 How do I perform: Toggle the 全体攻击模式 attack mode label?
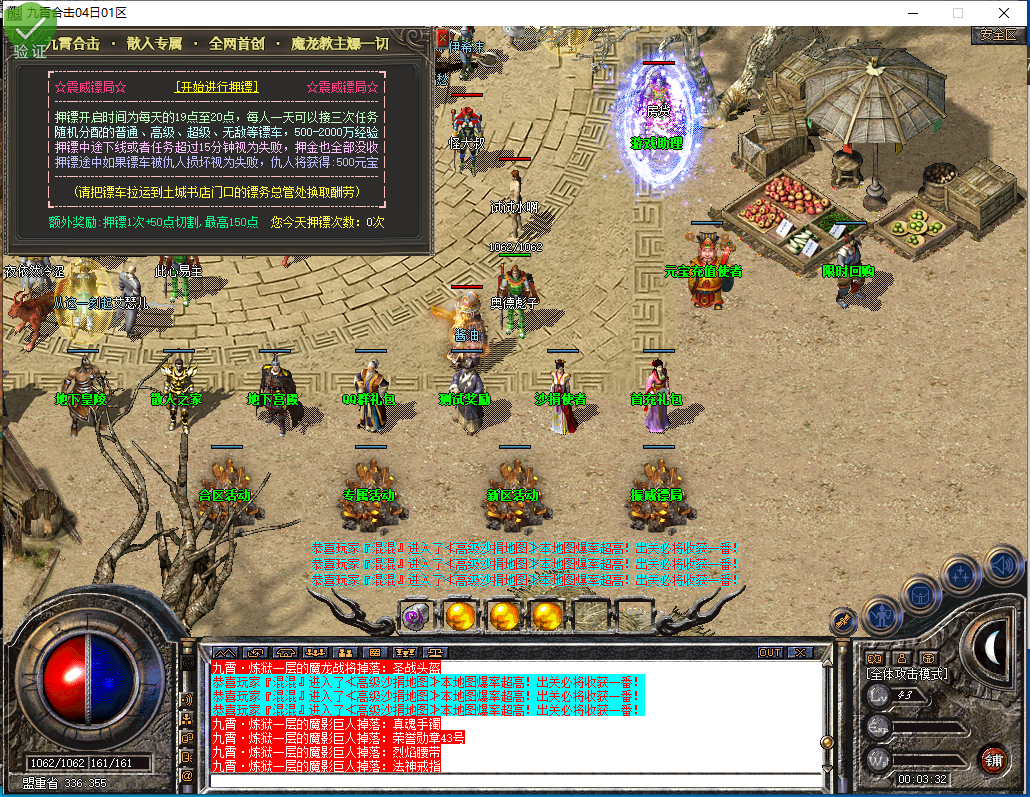[907, 674]
